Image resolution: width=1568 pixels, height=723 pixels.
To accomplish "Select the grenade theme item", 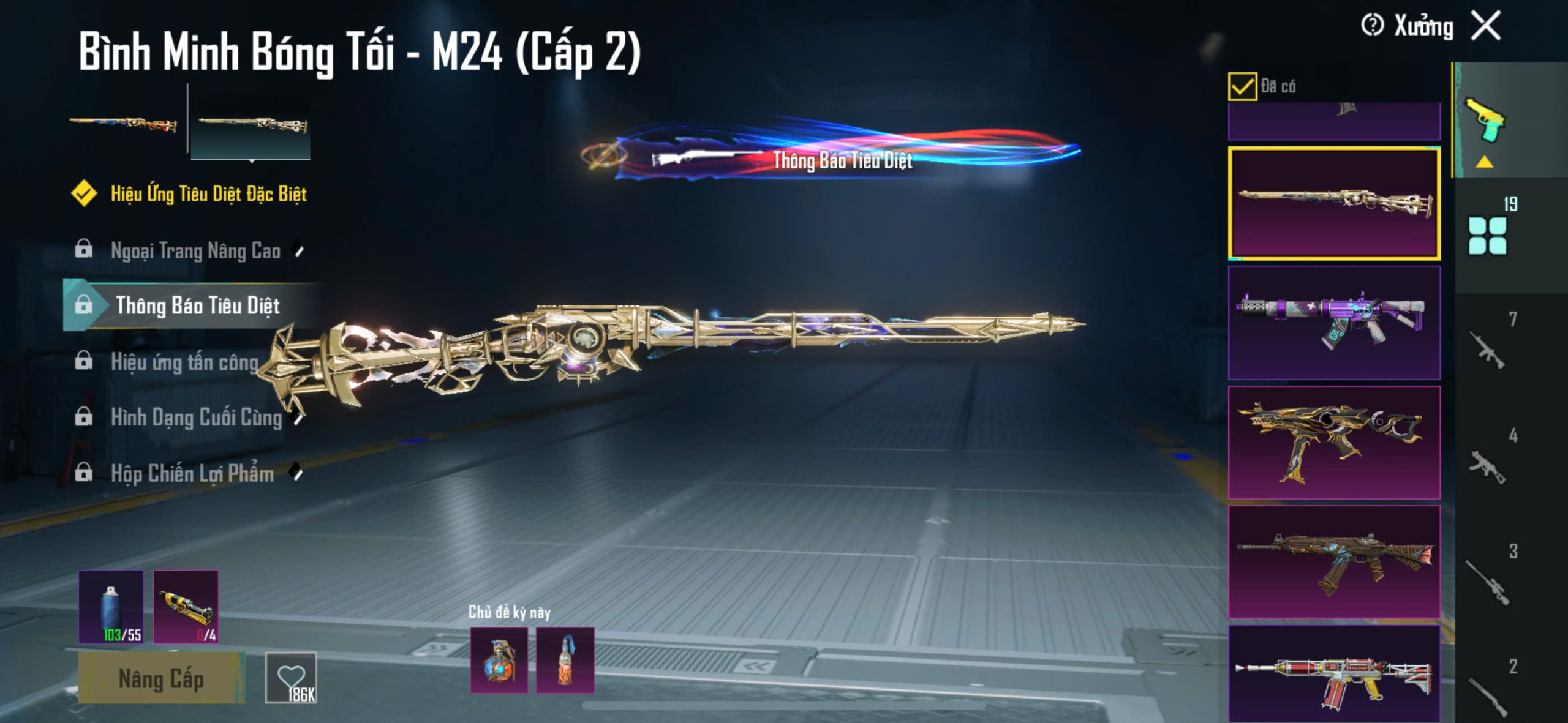I will tap(499, 660).
